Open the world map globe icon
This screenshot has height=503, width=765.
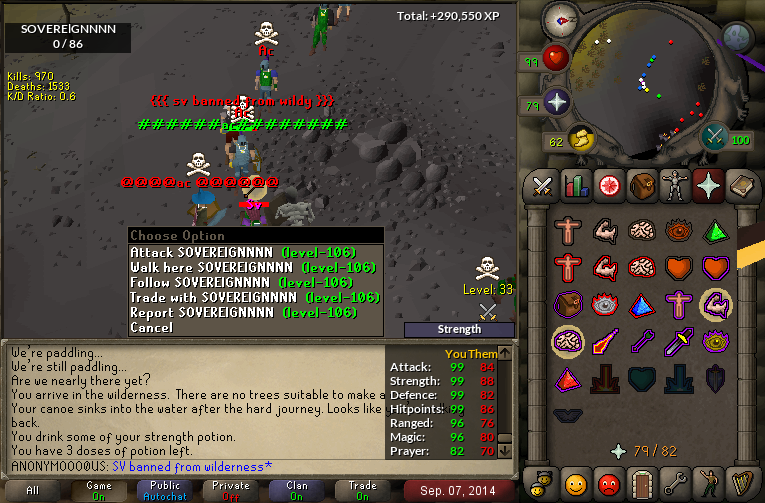(737, 38)
